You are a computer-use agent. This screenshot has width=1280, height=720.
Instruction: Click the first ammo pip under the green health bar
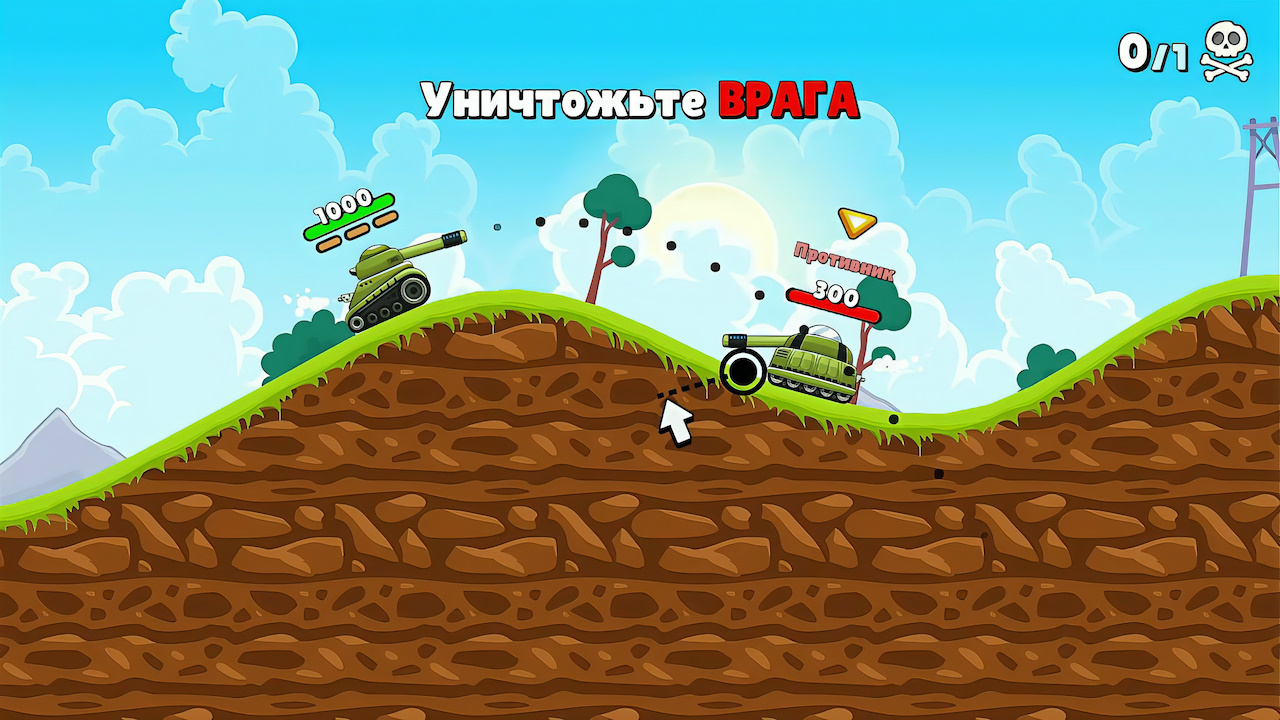(x=329, y=246)
